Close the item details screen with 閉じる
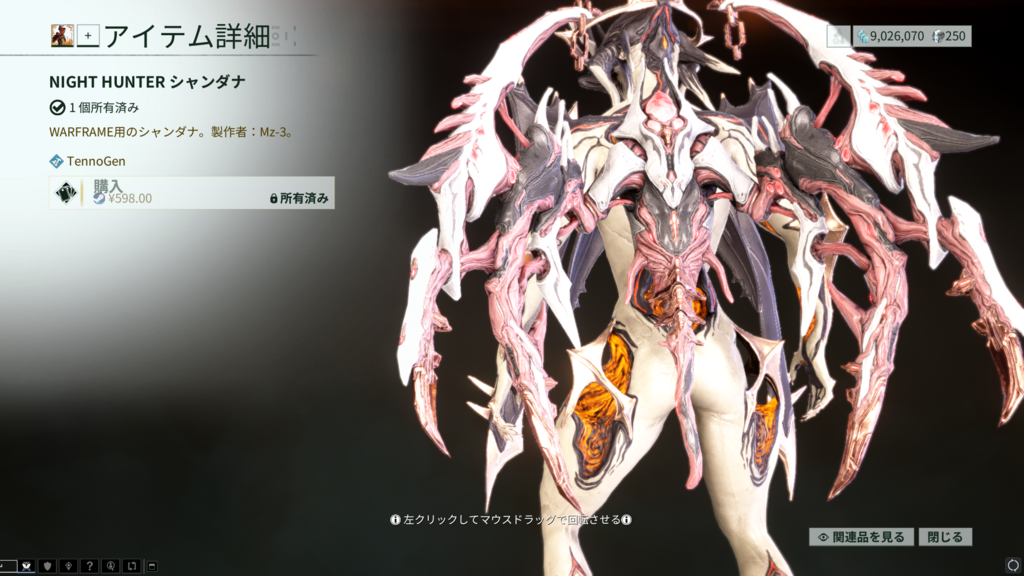The image size is (1024, 576). coord(945,537)
